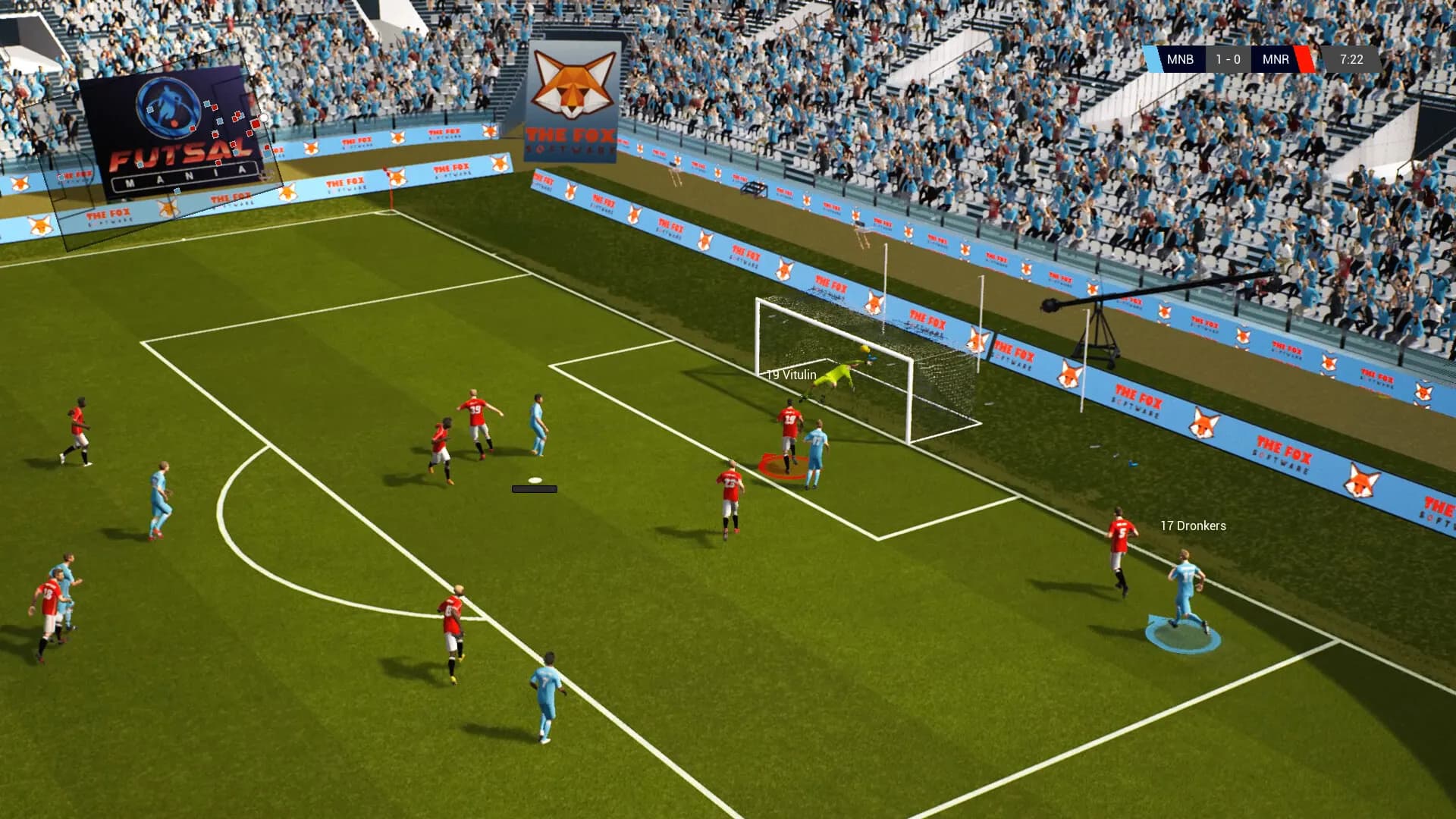
Task: Click the player label 17 Dronkers
Action: point(1192,526)
